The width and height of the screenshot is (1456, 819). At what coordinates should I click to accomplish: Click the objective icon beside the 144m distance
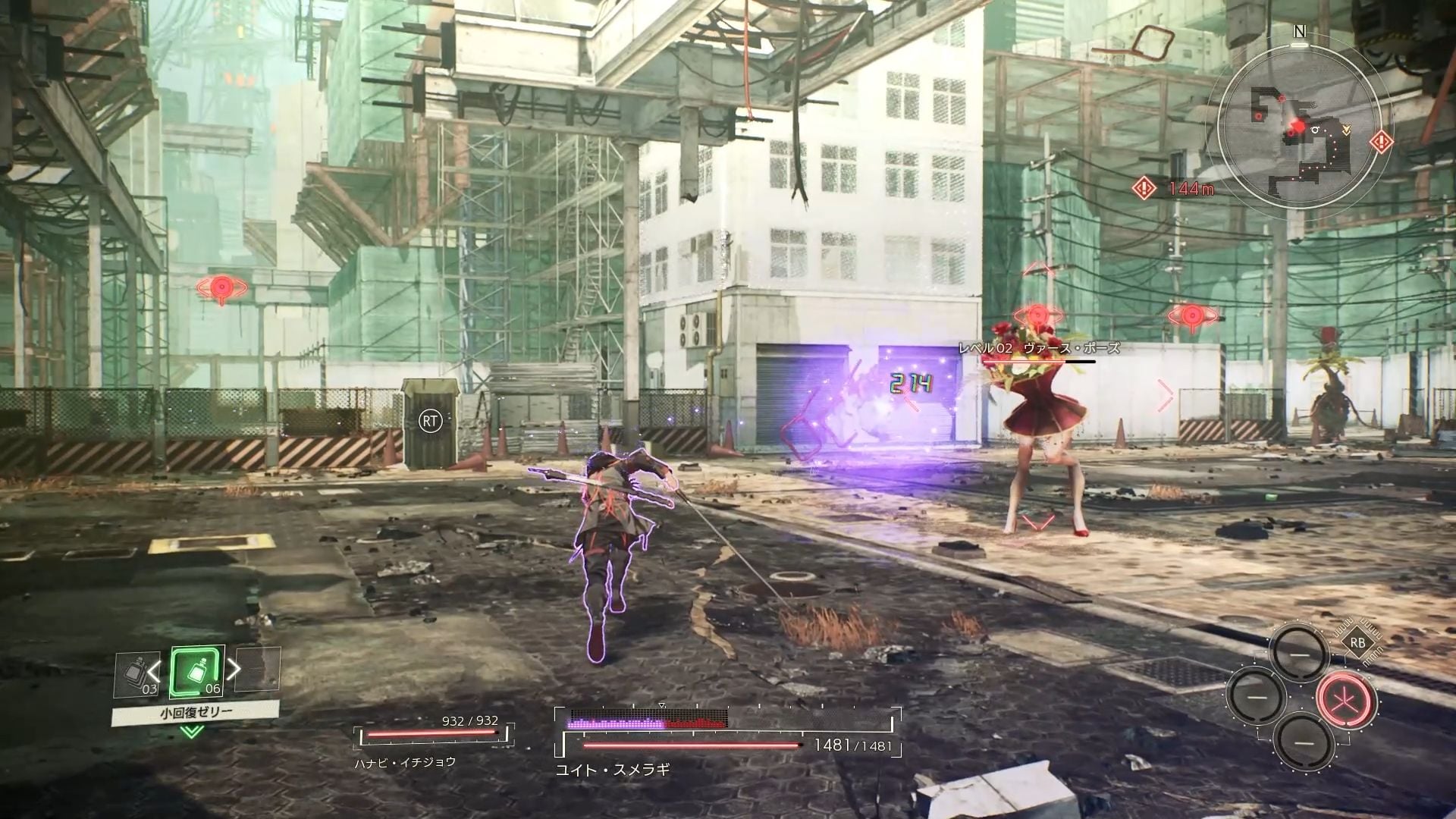(x=1144, y=187)
